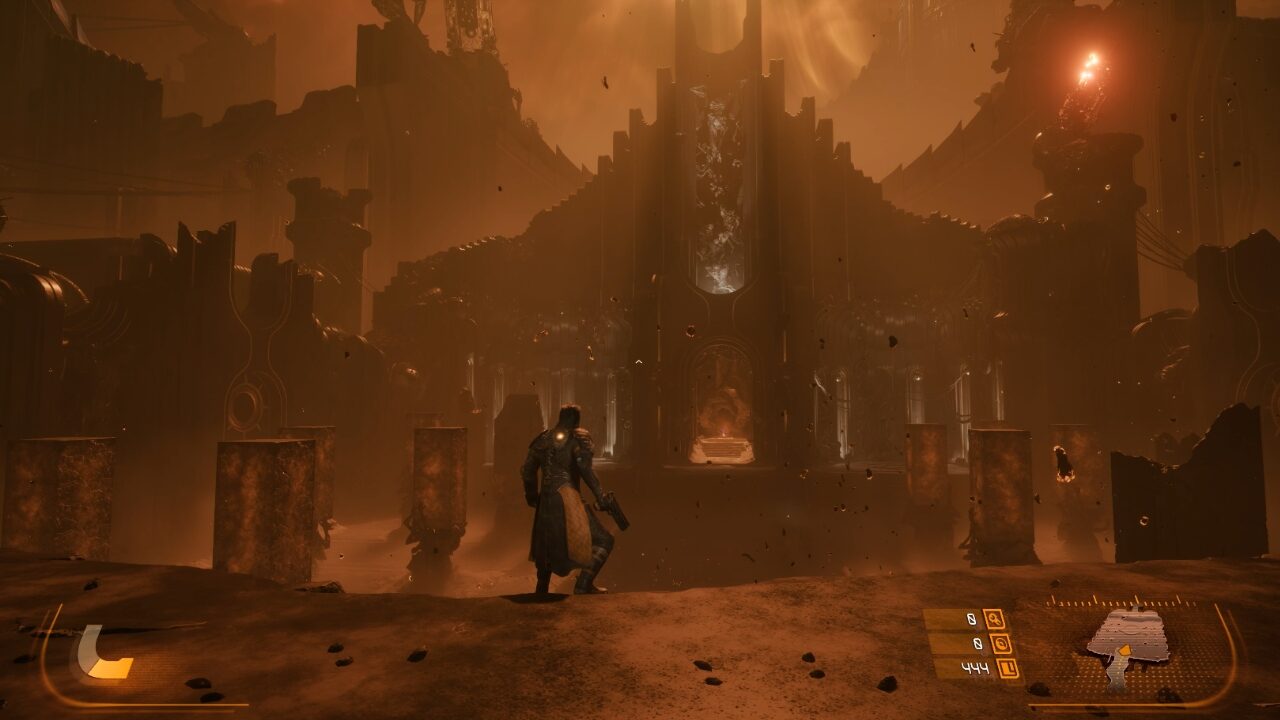Image resolution: width=1280 pixels, height=720 pixels.
Task: Click the currency icon beside the 444 counter
Action: (x=1008, y=667)
